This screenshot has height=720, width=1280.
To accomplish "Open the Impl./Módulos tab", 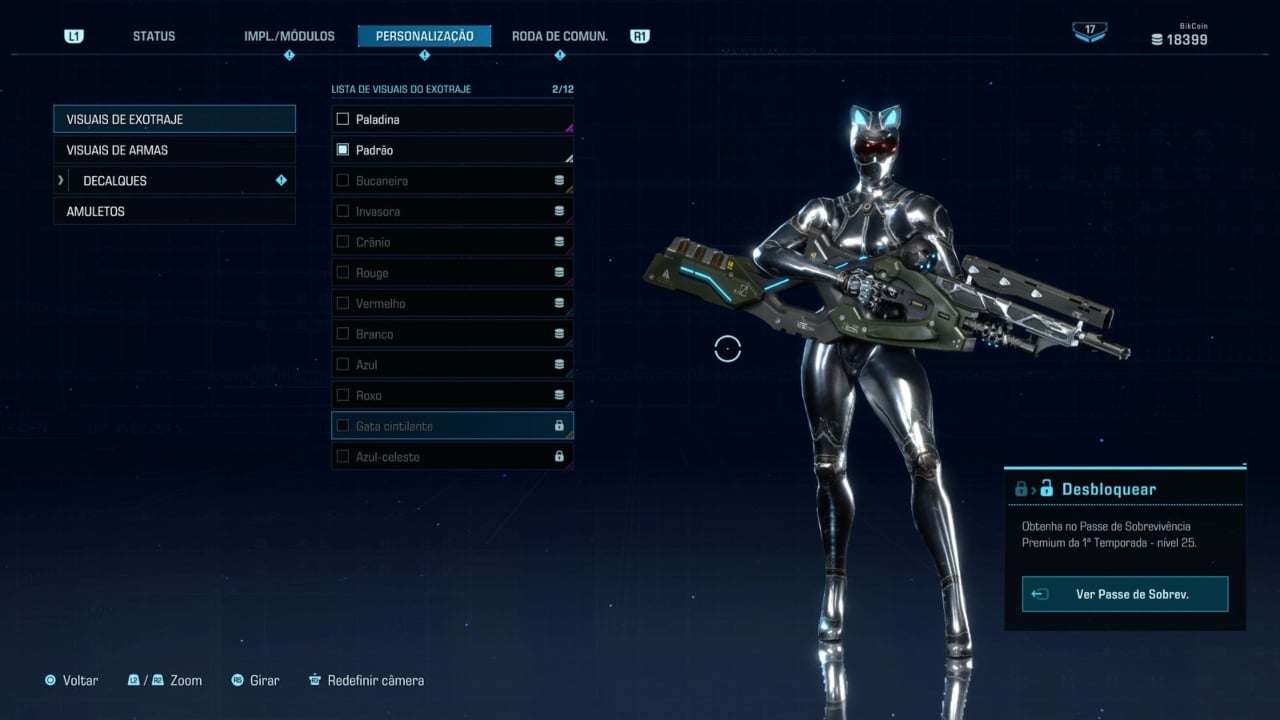I will [x=289, y=36].
